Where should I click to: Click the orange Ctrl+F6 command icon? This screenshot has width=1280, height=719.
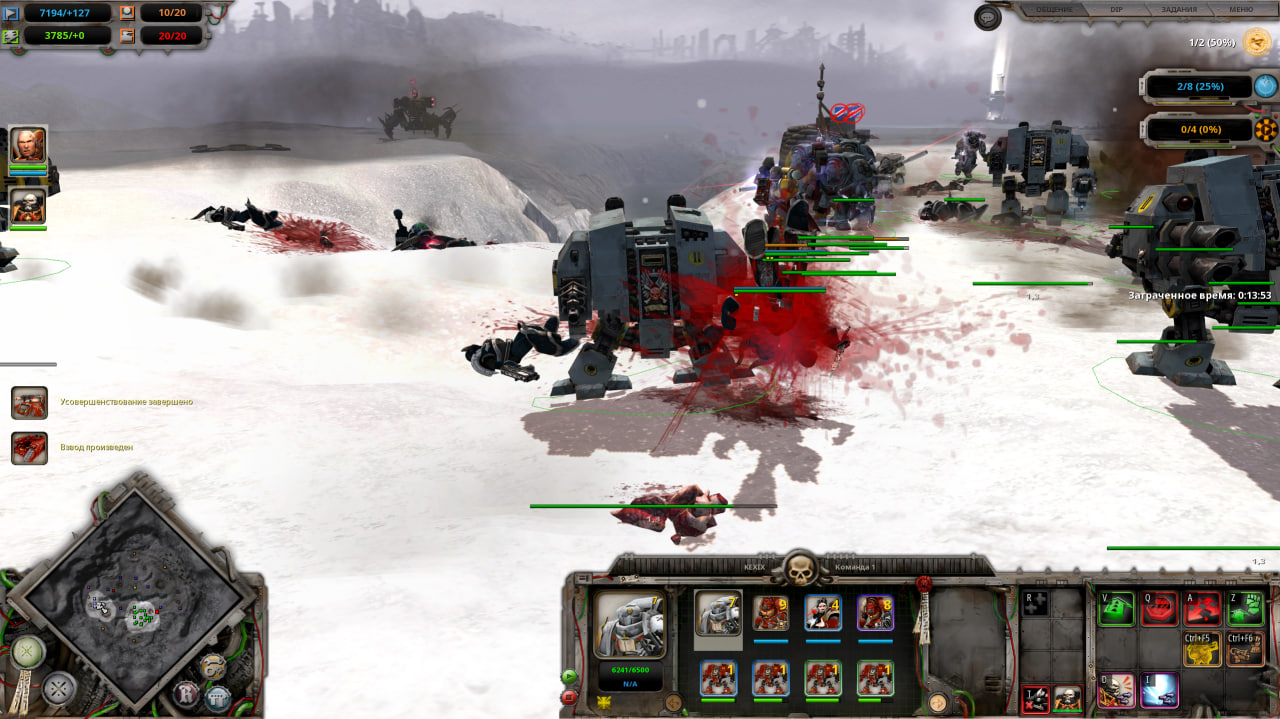pos(1245,649)
